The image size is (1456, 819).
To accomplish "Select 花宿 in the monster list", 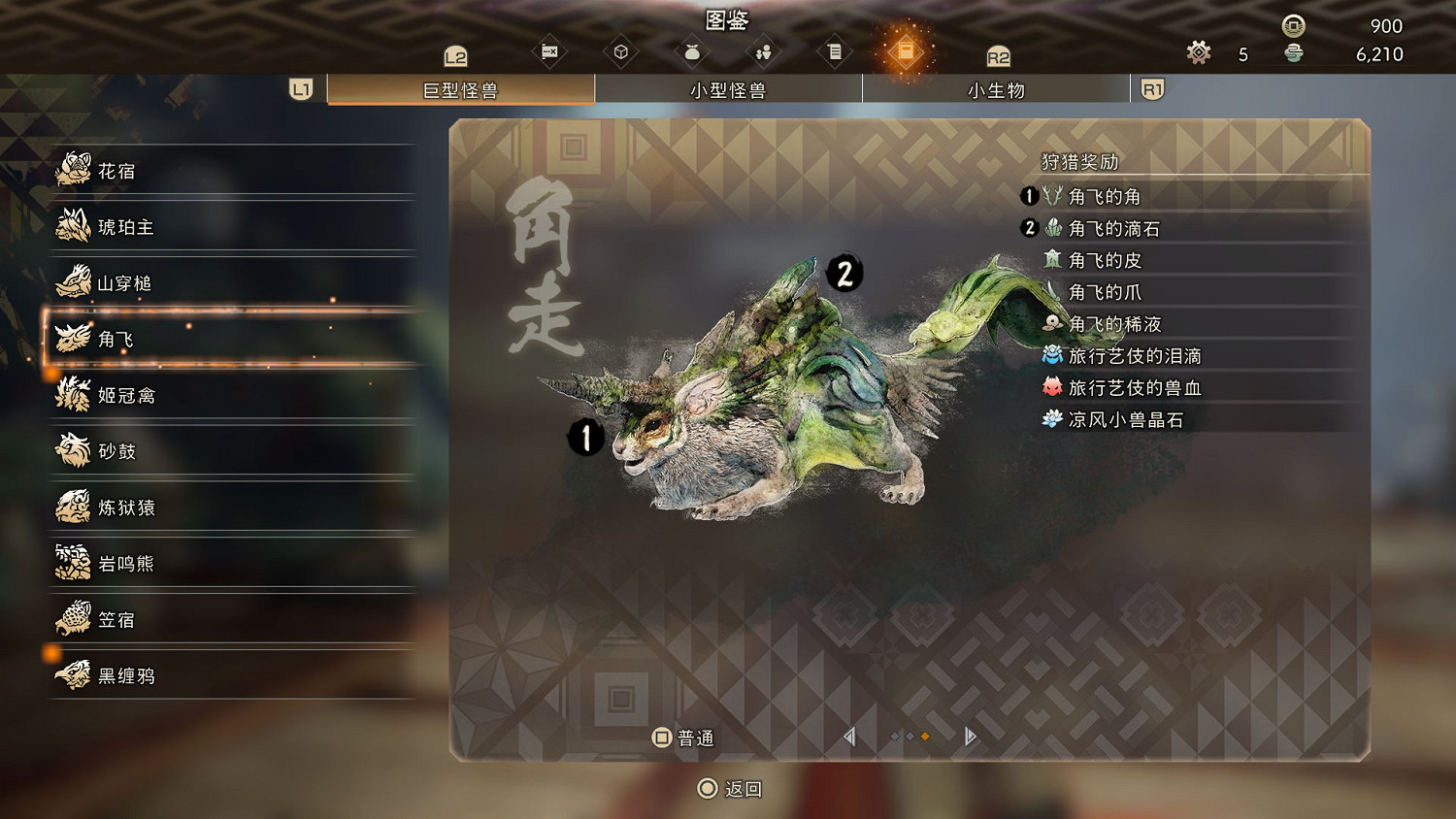I will point(233,171).
